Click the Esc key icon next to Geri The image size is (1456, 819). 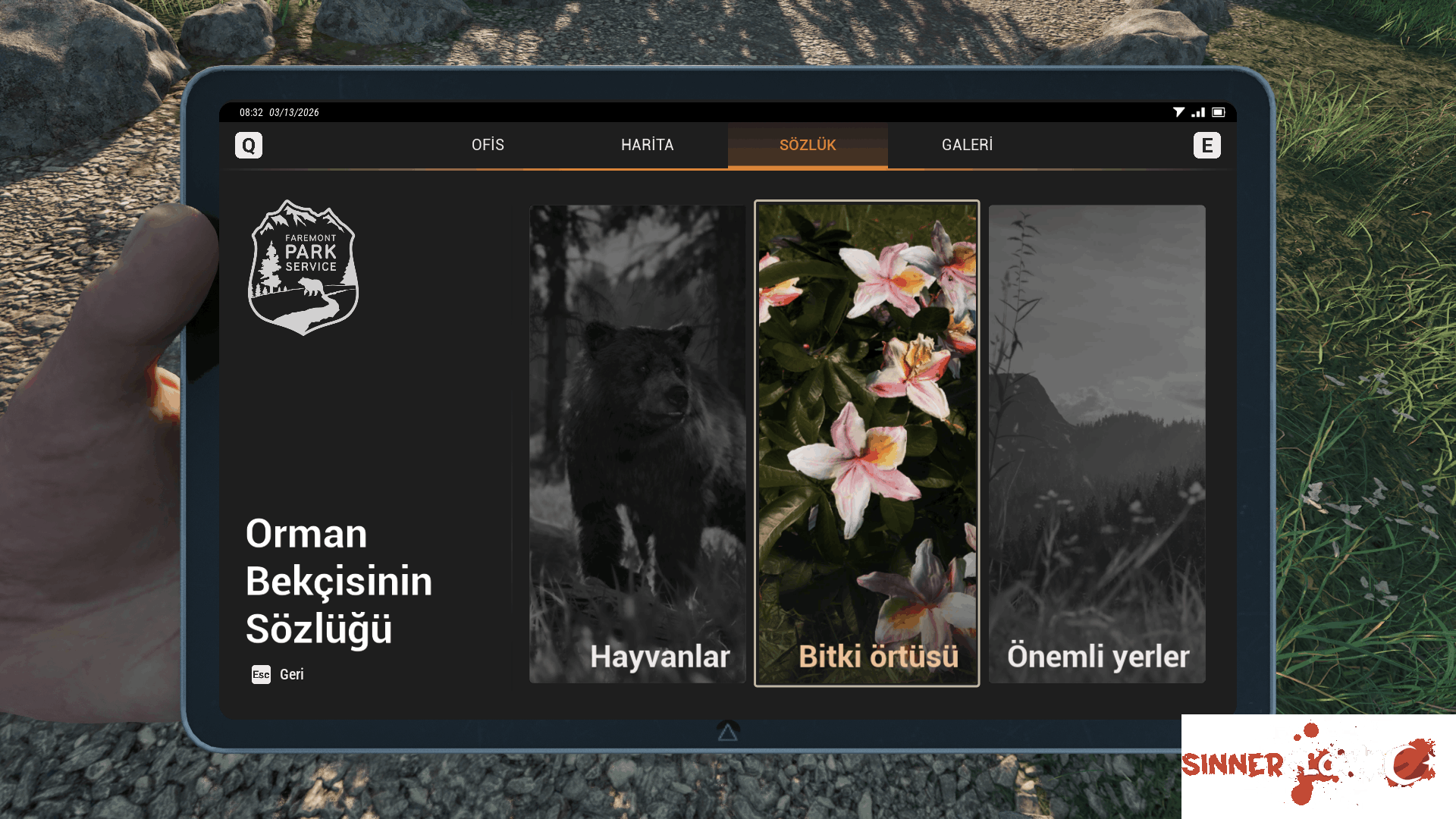coord(259,674)
